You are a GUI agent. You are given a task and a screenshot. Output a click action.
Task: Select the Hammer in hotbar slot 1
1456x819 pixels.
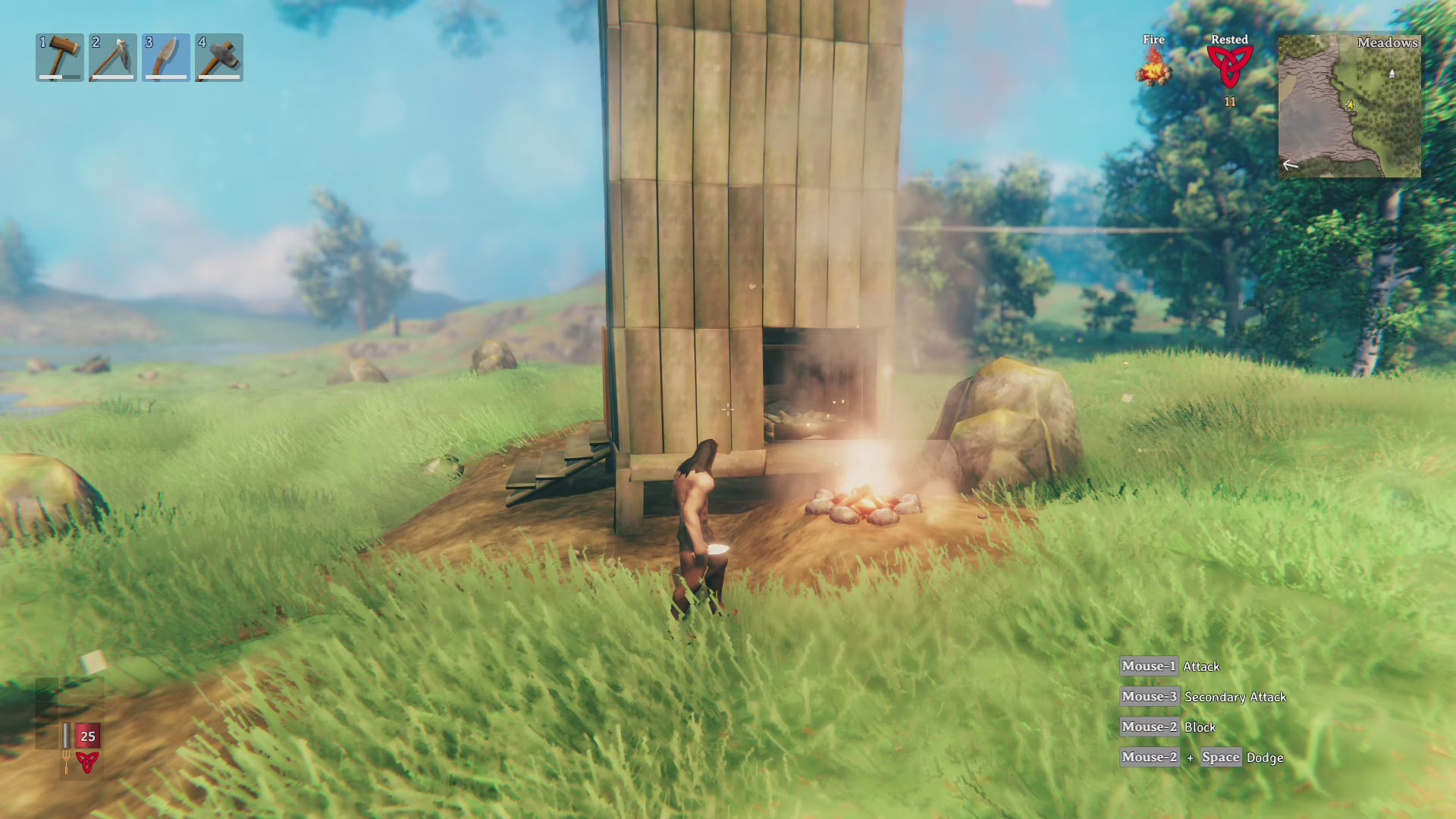click(x=59, y=55)
